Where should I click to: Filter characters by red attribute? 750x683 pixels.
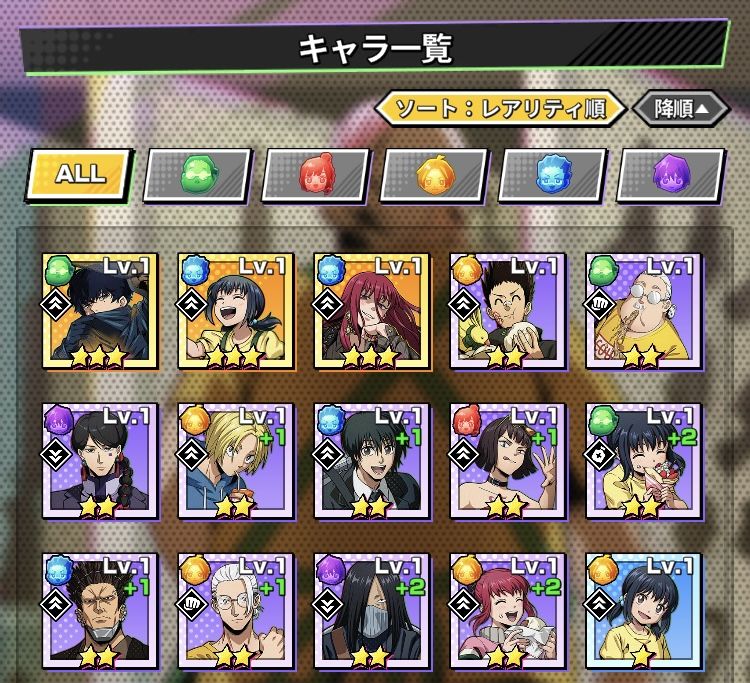[315, 175]
